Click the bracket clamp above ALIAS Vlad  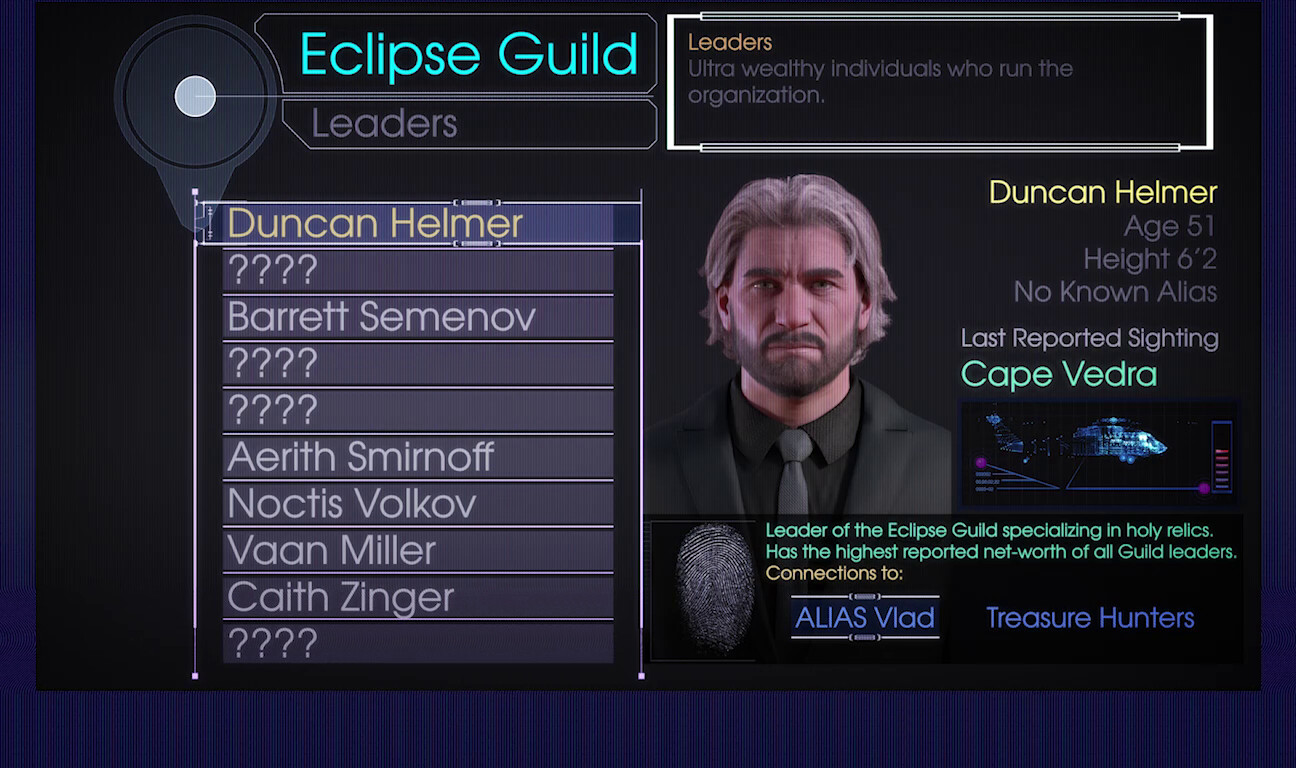pos(864,595)
